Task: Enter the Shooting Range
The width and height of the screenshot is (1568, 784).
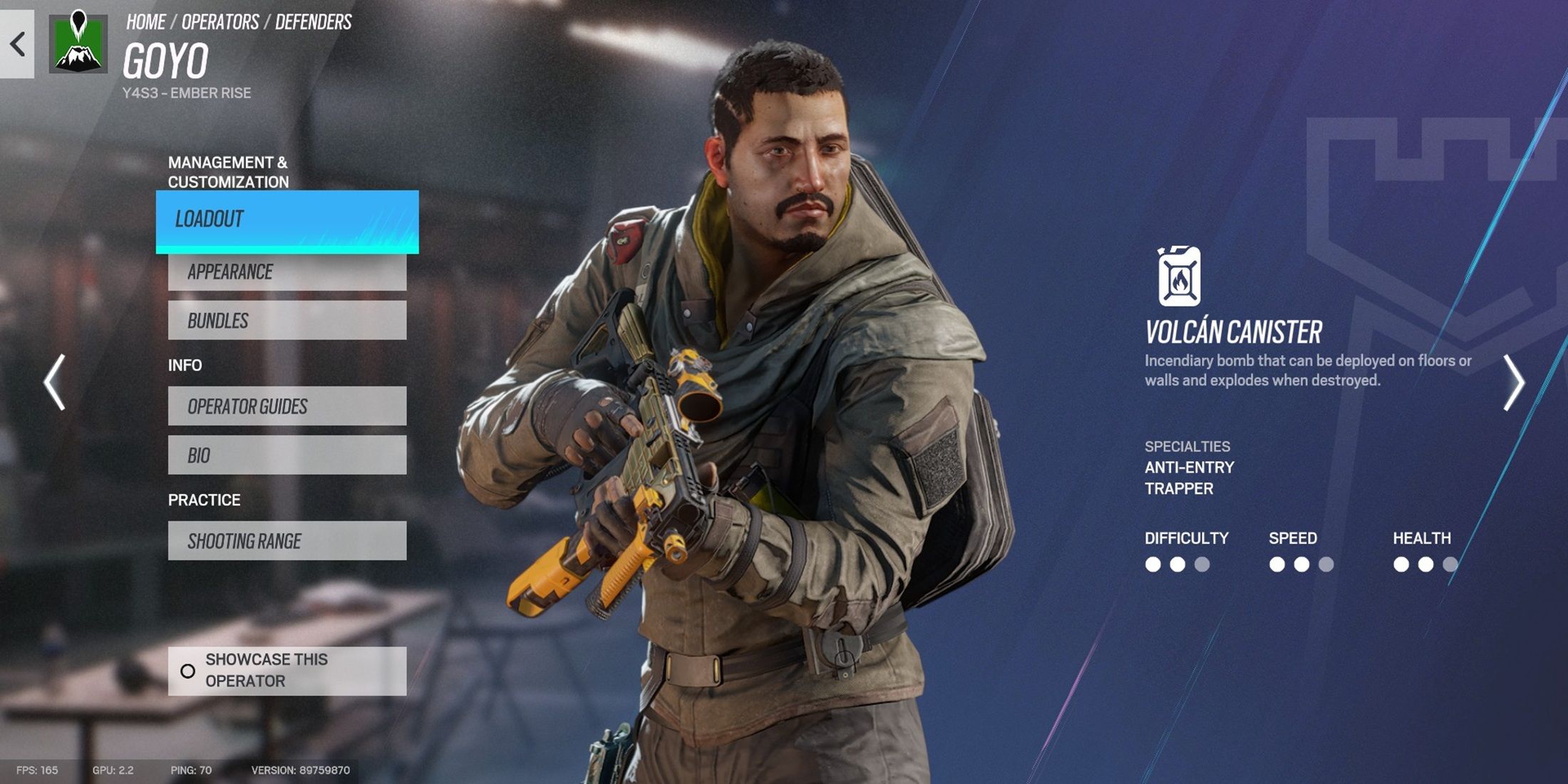Action: tap(287, 541)
